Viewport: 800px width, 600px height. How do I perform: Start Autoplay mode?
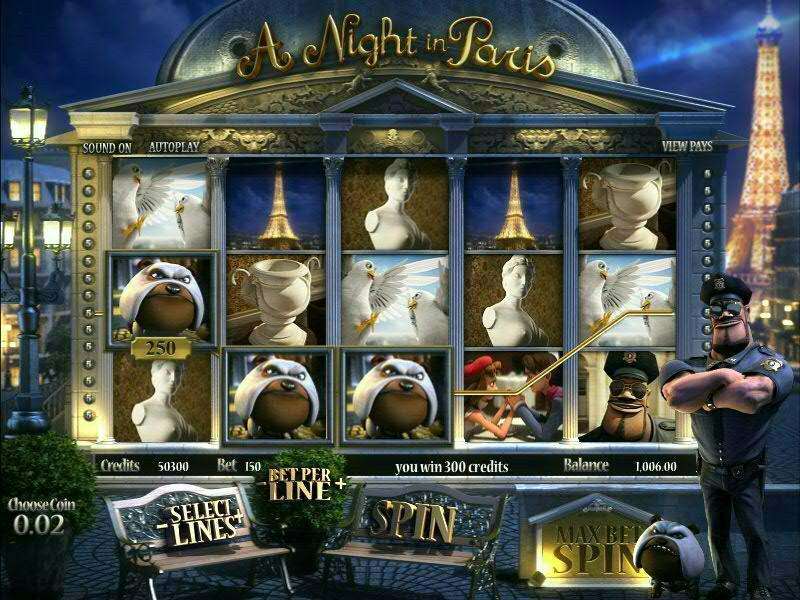click(x=174, y=146)
